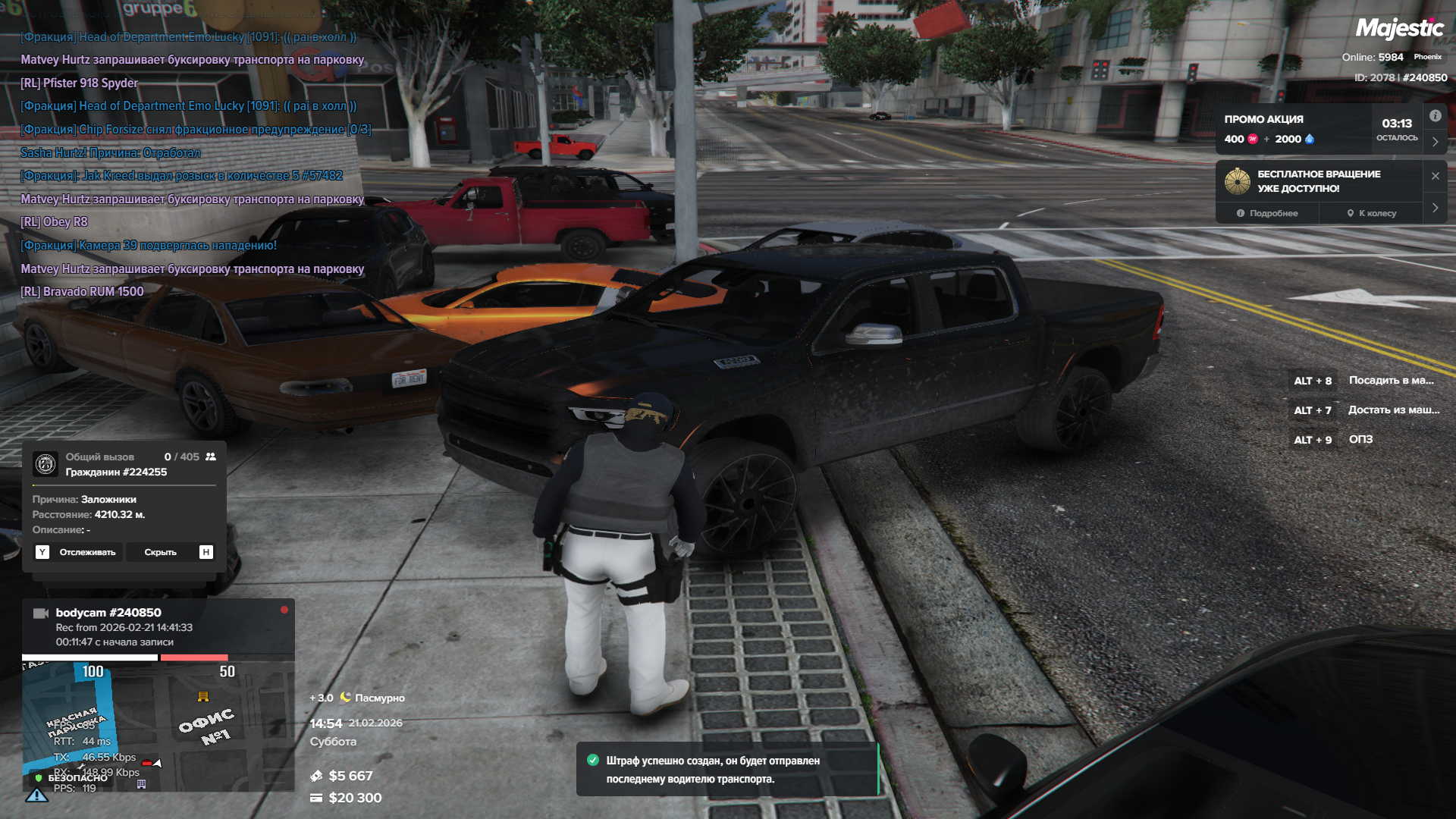Viewport: 1456px width, 819px height.
Task: Go to the wheel location
Action: pyautogui.click(x=1372, y=213)
